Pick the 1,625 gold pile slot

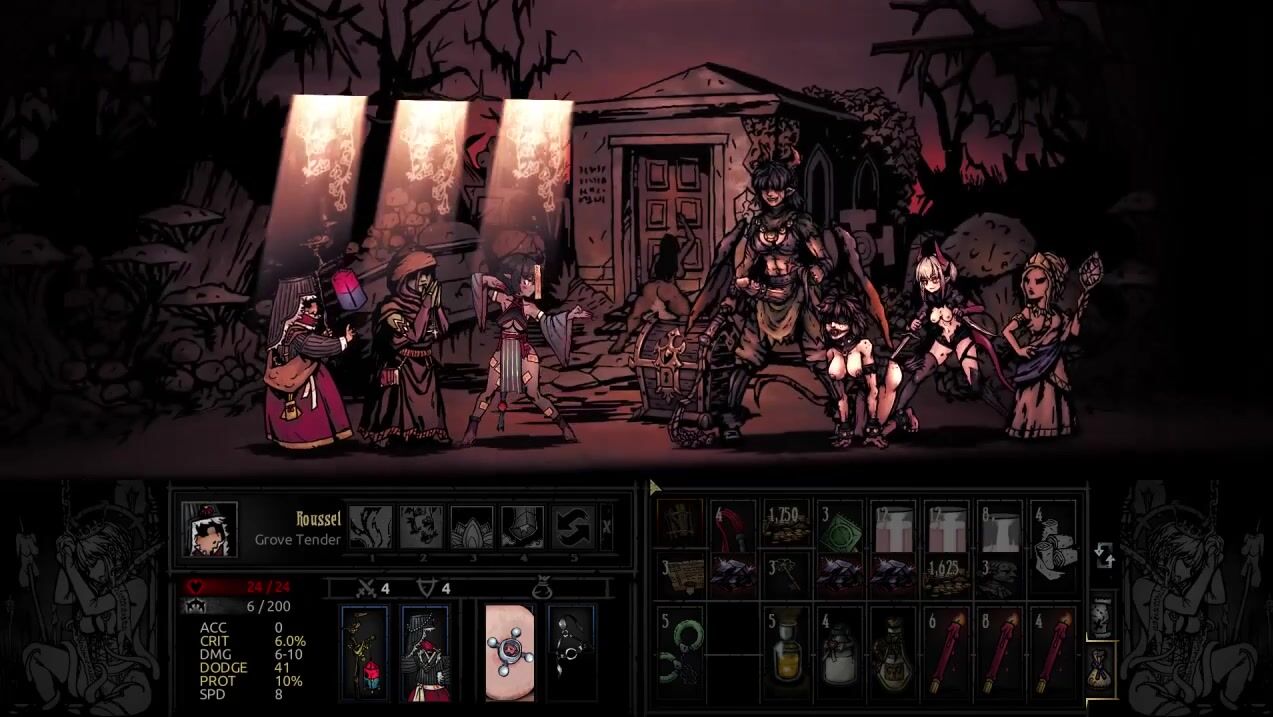[x=947, y=577]
